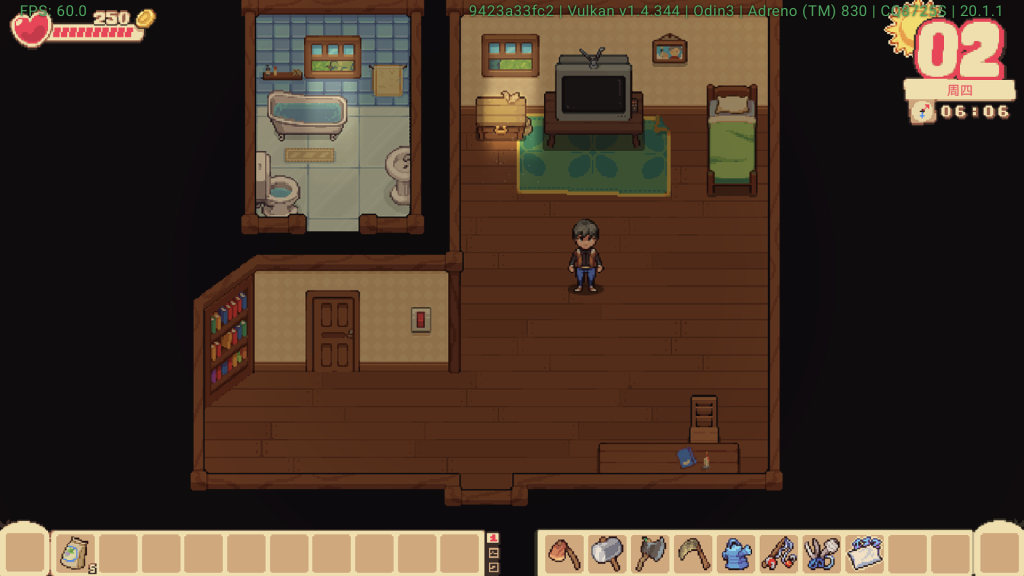Choose the pillow item in the tool bar
The width and height of the screenshot is (1024, 576).
(x=865, y=553)
